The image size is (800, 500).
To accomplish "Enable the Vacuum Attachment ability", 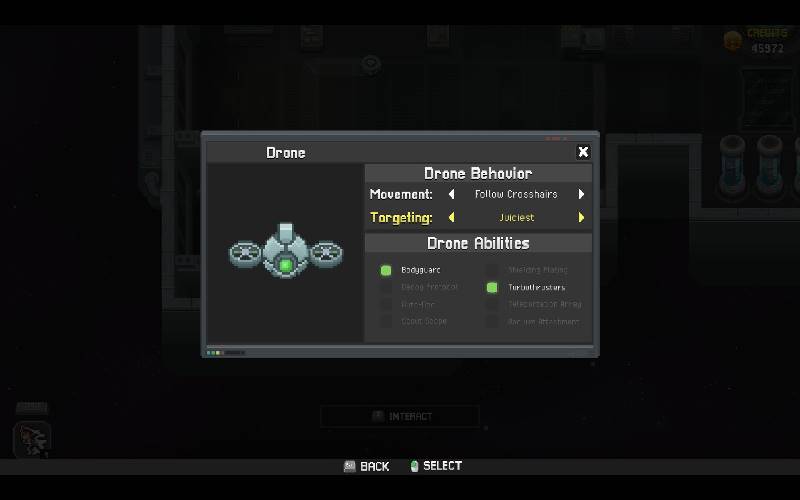I will pyautogui.click(x=492, y=321).
